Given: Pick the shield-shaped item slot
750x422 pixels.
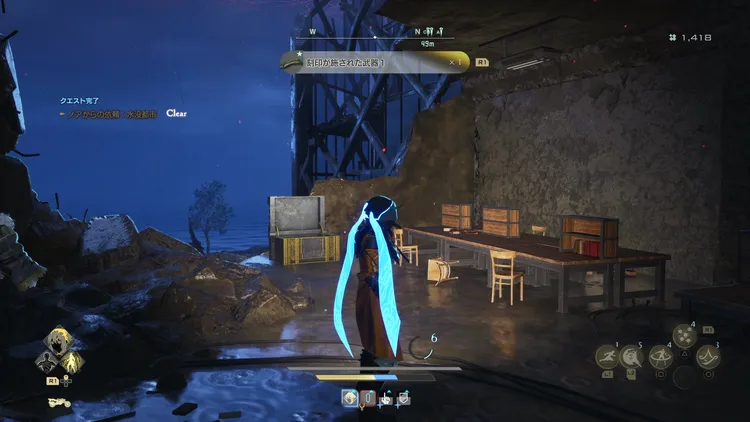Looking at the screenshot, I should [403, 398].
